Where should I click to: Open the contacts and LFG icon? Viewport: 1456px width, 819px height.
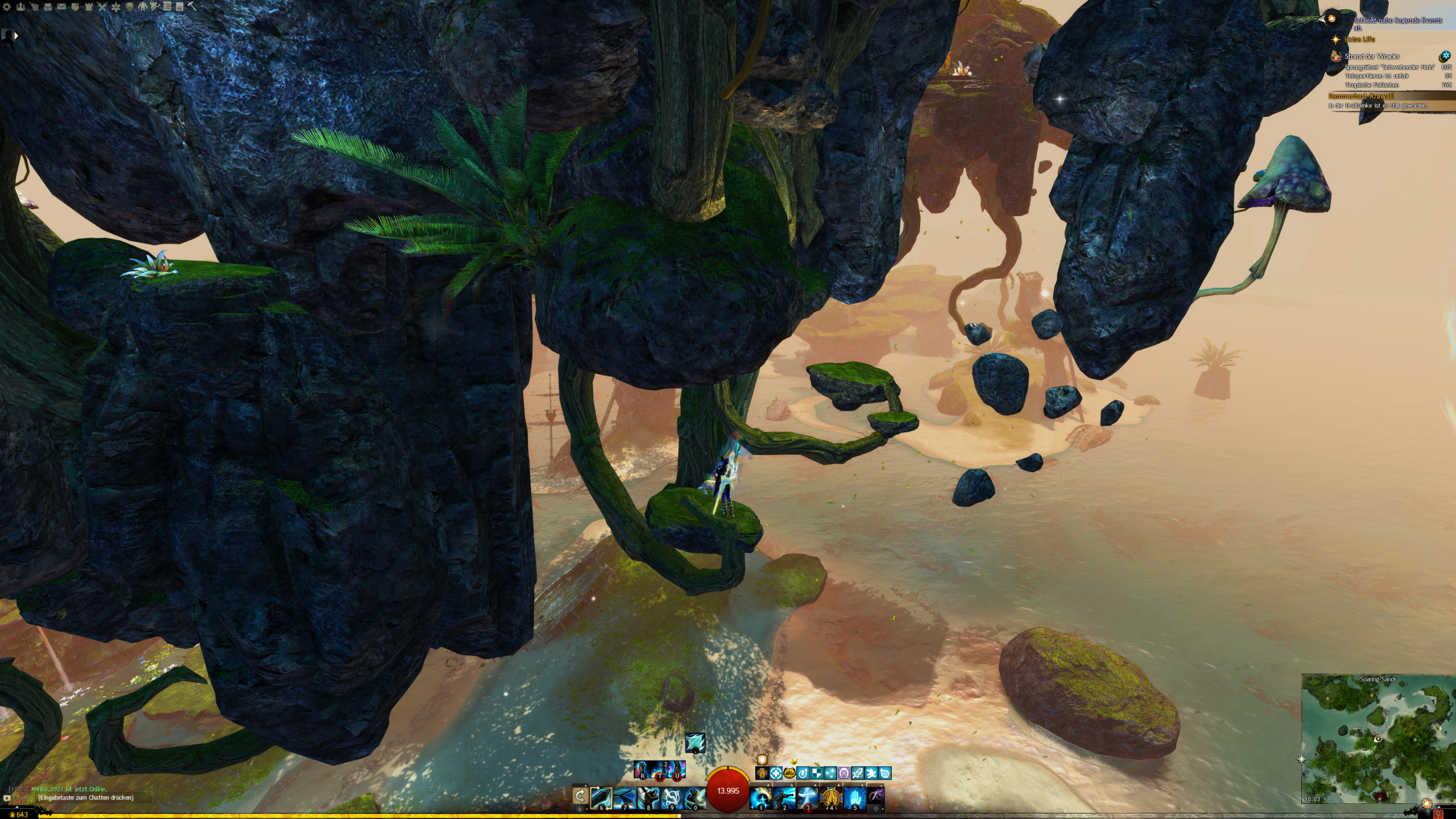[20, 7]
